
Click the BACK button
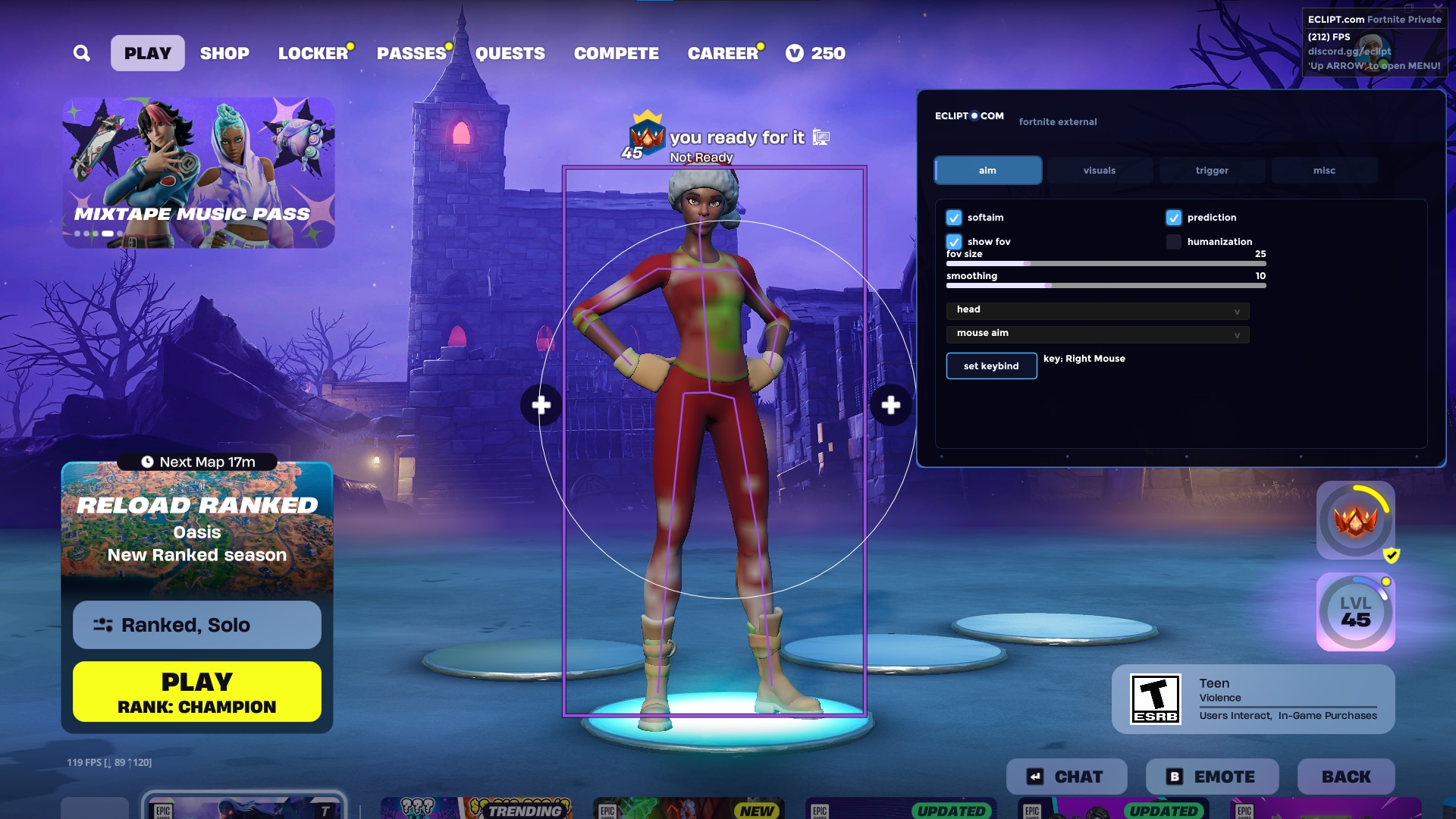[1346, 777]
